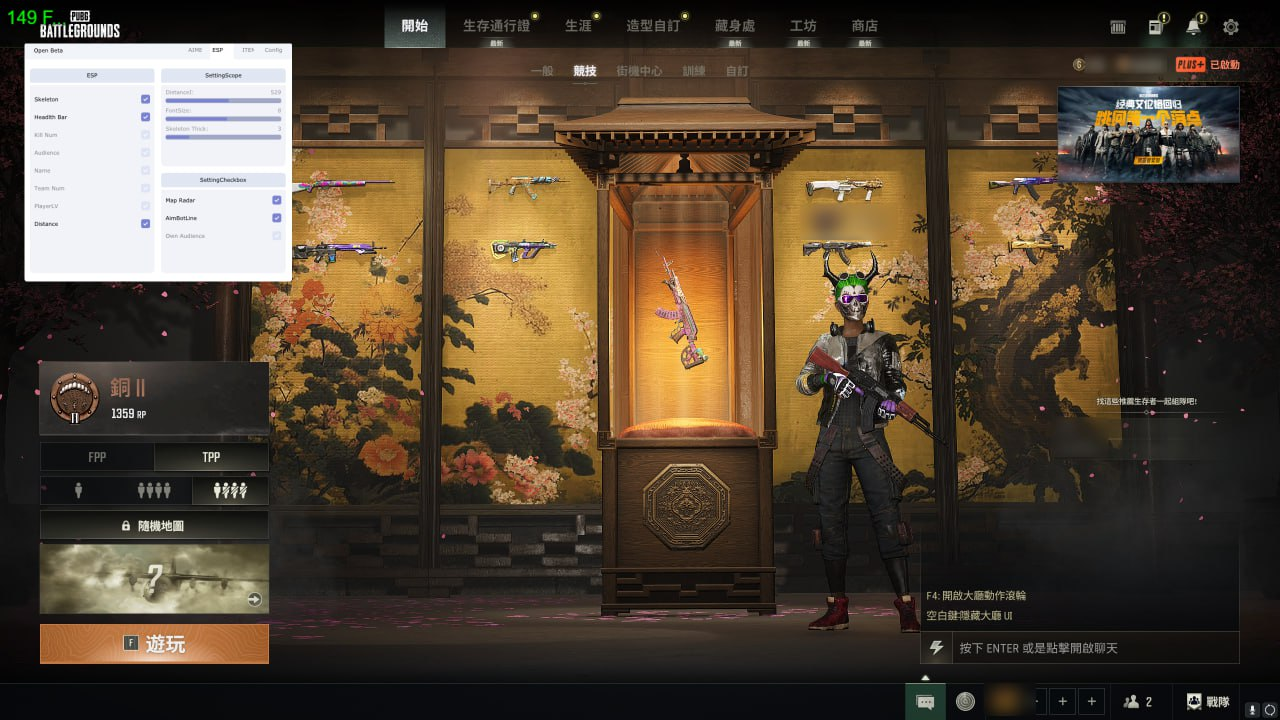The image size is (1280, 720).
Task: Open the 戰隊 clan icon bottom right
Action: point(1193,701)
